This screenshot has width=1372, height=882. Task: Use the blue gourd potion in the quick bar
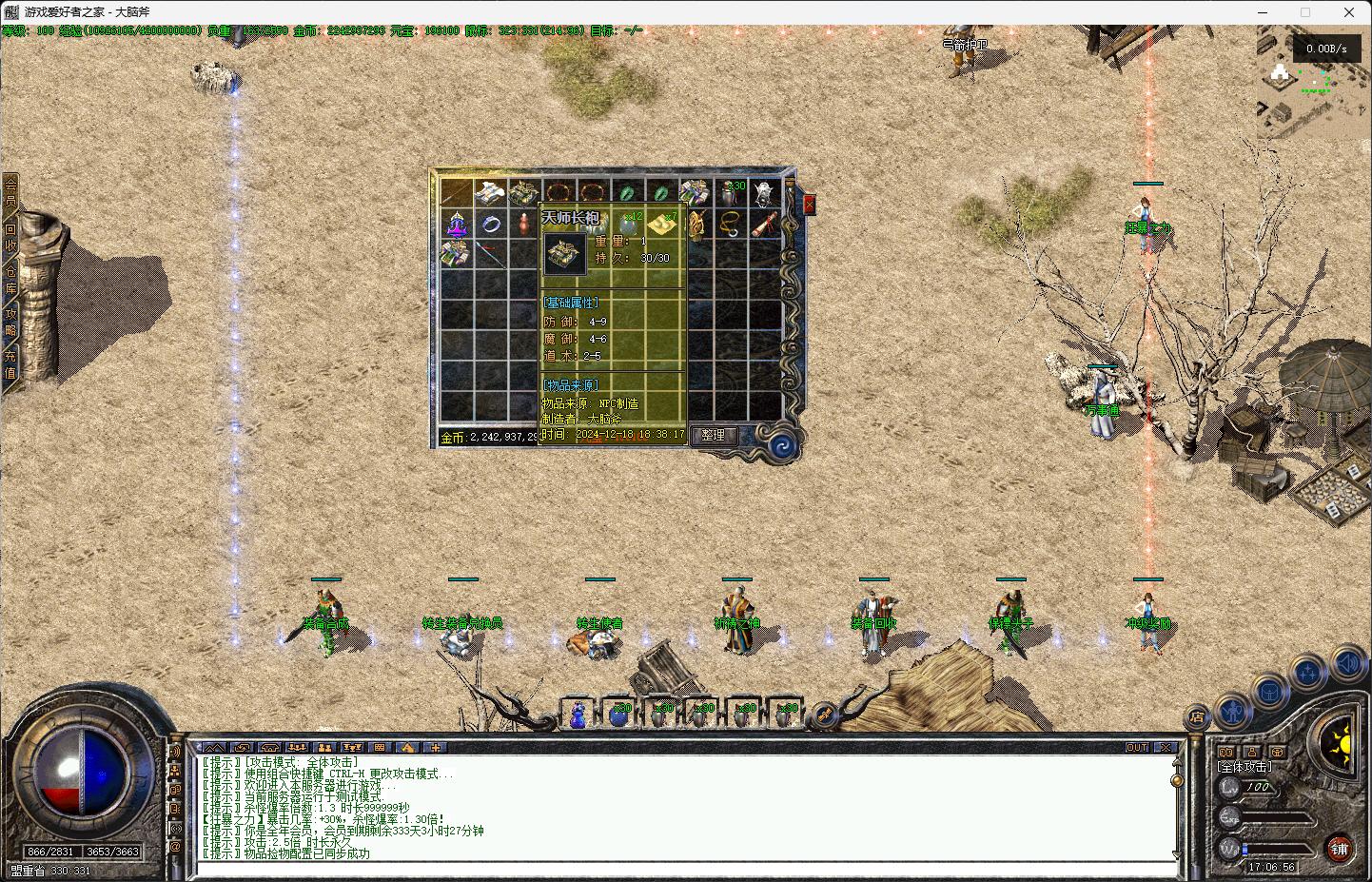point(578,715)
